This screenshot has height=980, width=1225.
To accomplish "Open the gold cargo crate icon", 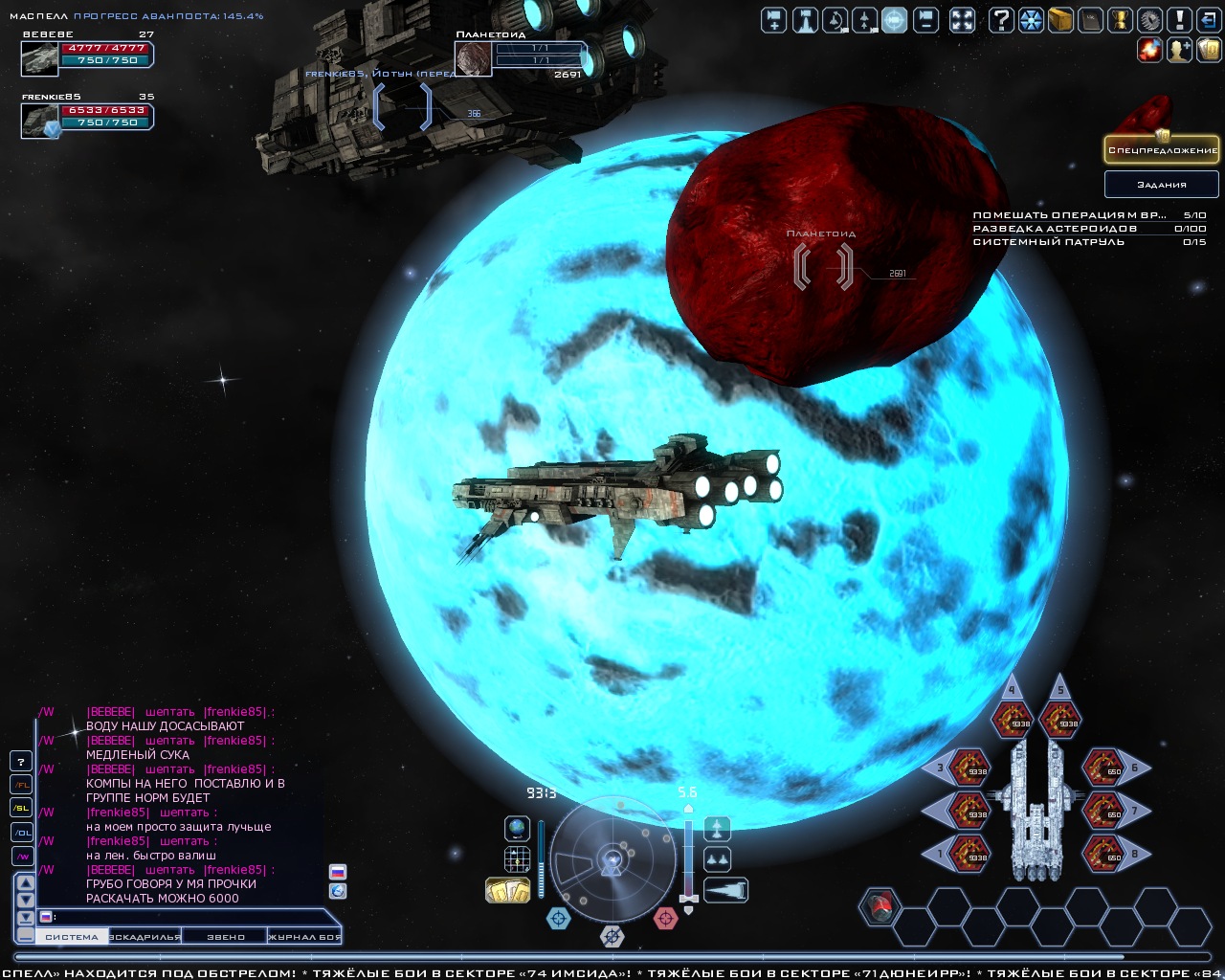I will click(x=1059, y=19).
